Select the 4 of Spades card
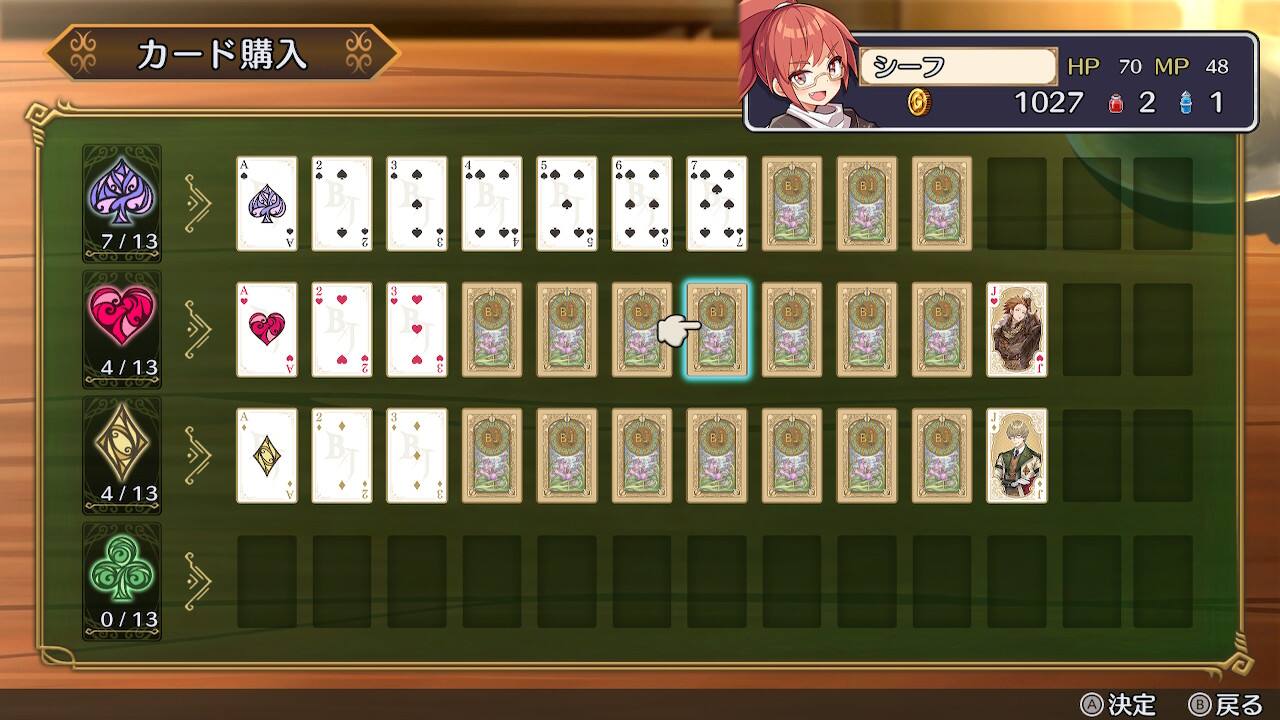This screenshot has height=720, width=1280. click(492, 203)
